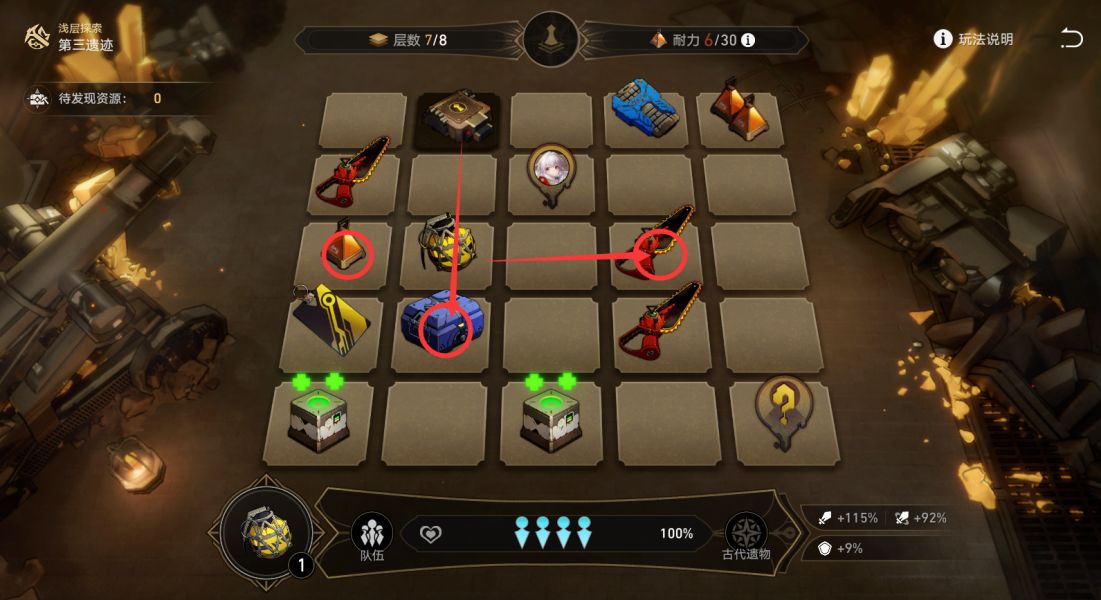
Task: Open the 玩法说明 gameplay instructions
Action: point(973,39)
